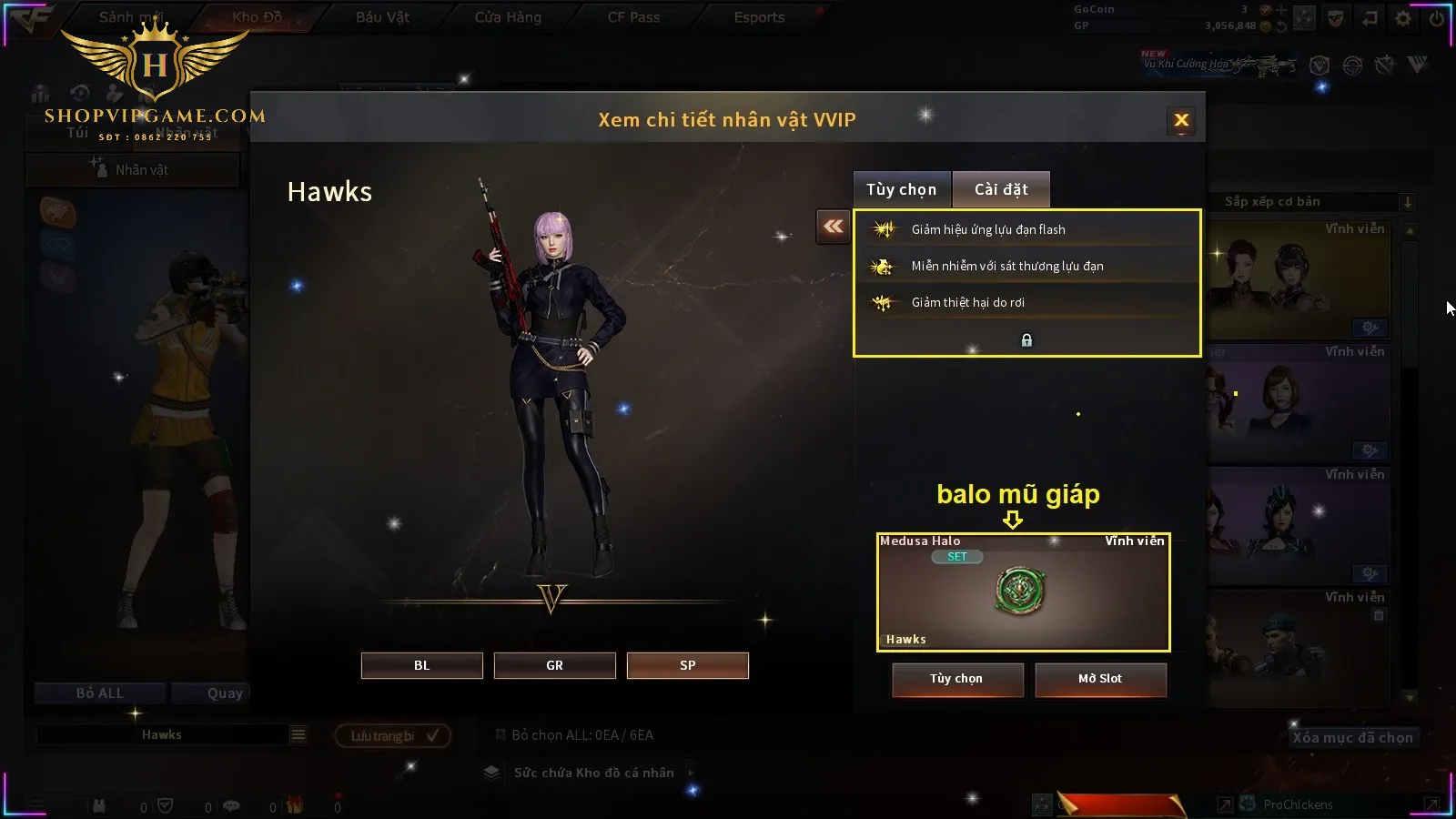Open the settings gear icon
This screenshot has width=1456, height=819.
(x=1403, y=18)
